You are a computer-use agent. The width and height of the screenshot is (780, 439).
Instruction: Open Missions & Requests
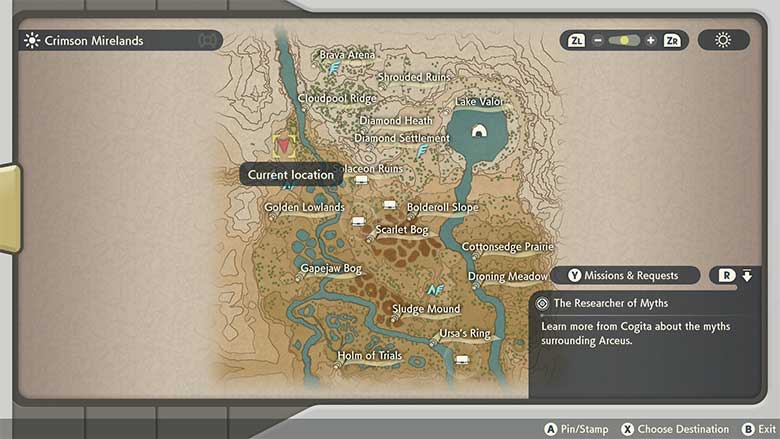[x=625, y=275]
